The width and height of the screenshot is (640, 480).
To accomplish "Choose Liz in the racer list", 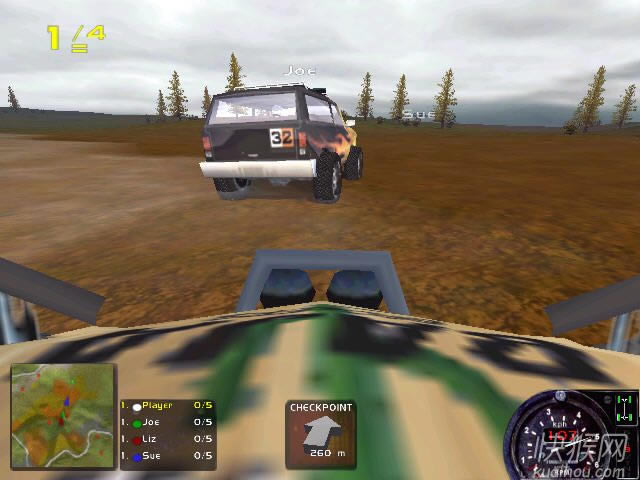I will 166,438.
